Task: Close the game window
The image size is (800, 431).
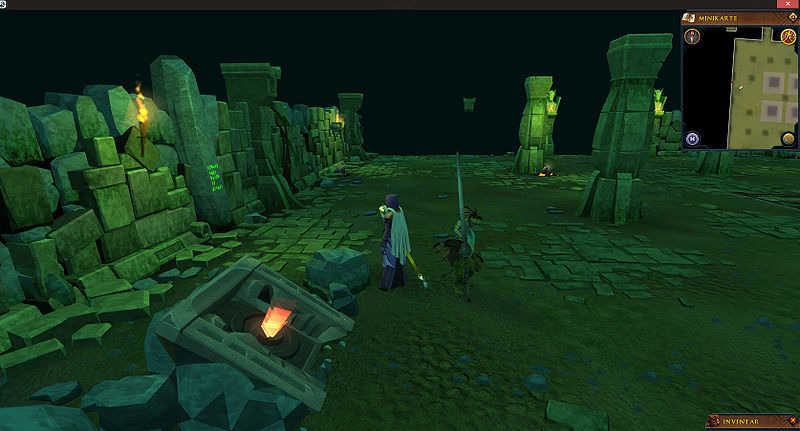Action: [788, 5]
